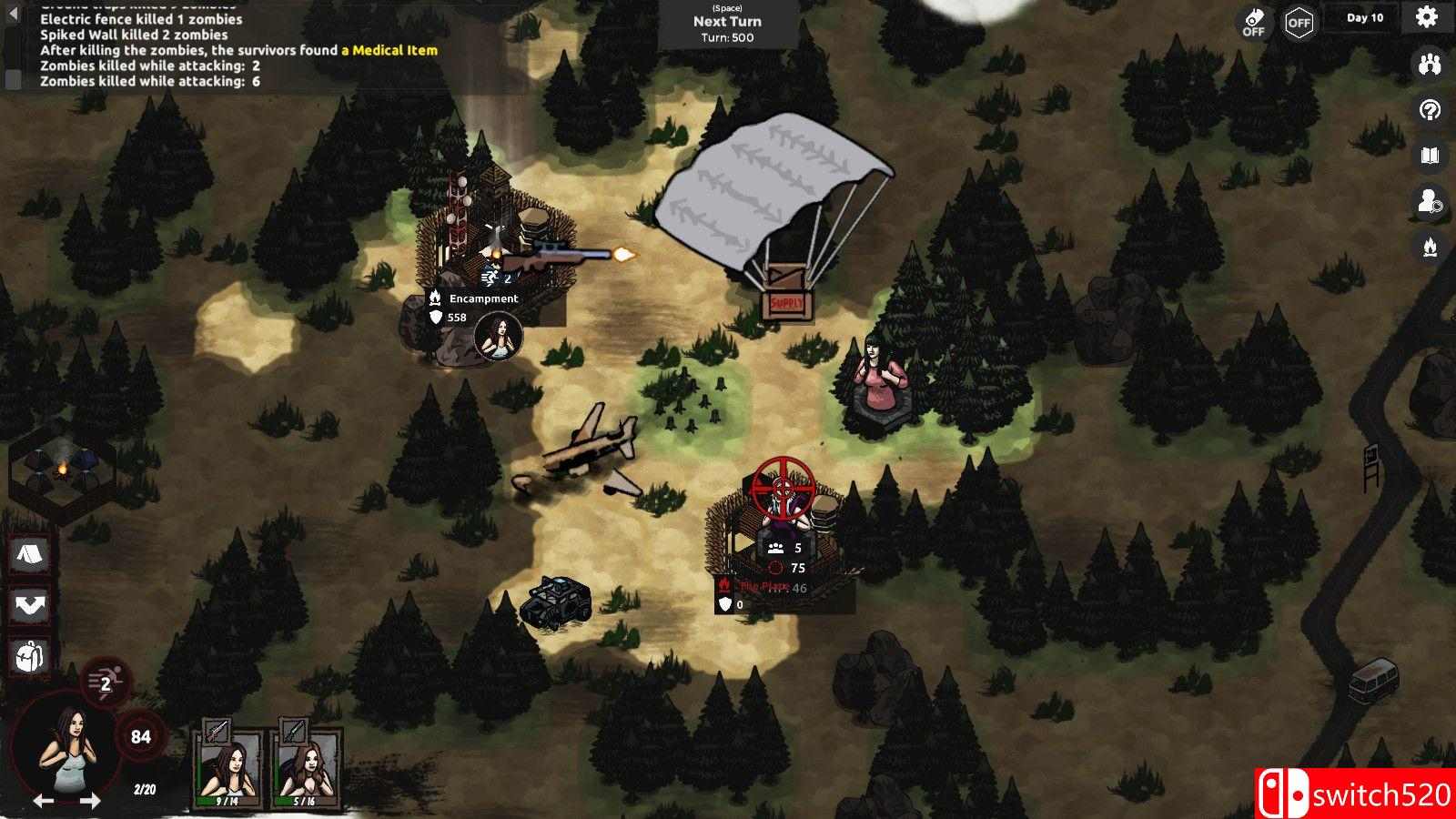Open the gear settings menu
Screen dimensions: 1456x819
[x=1426, y=17]
